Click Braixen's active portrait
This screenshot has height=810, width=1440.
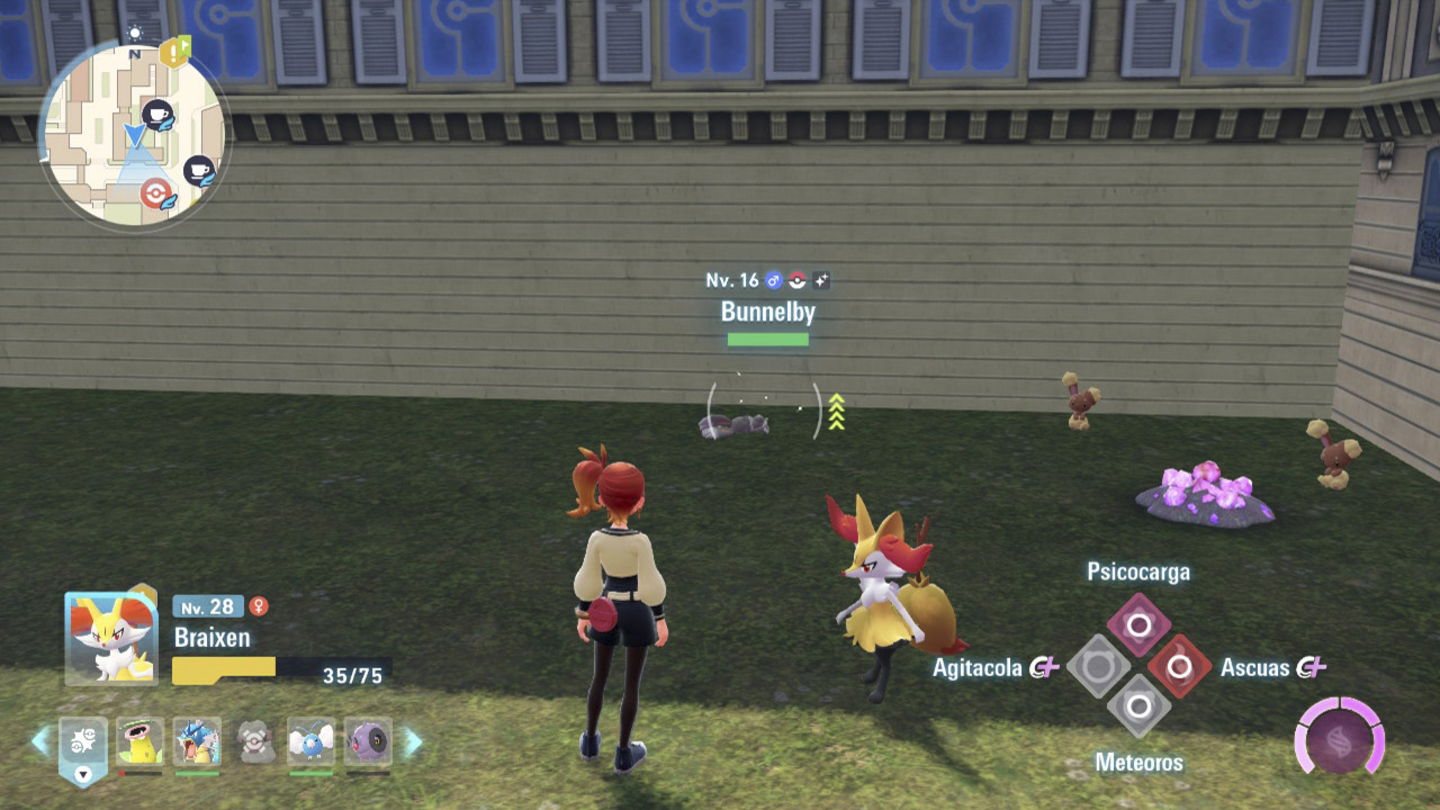(x=111, y=638)
